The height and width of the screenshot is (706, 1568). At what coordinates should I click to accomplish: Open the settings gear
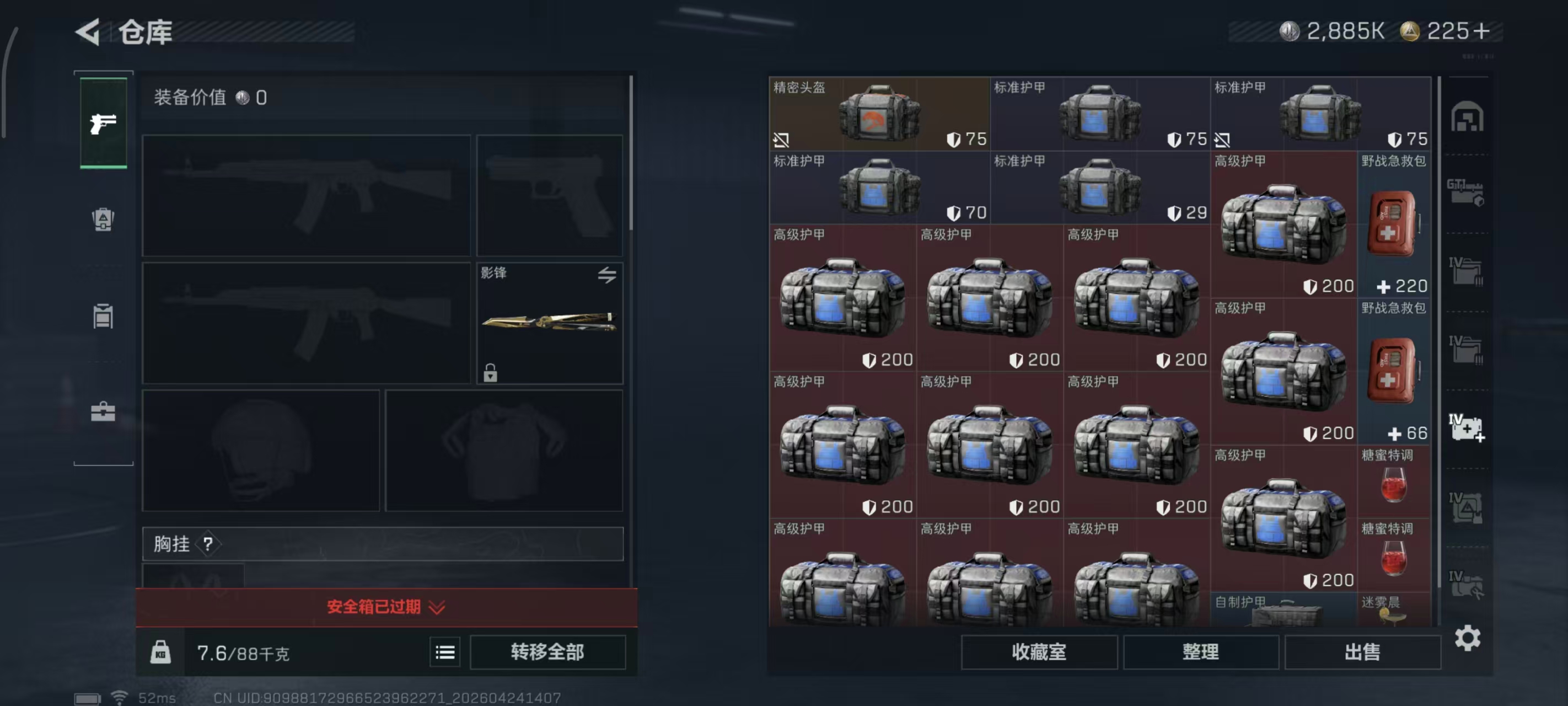click(x=1469, y=638)
